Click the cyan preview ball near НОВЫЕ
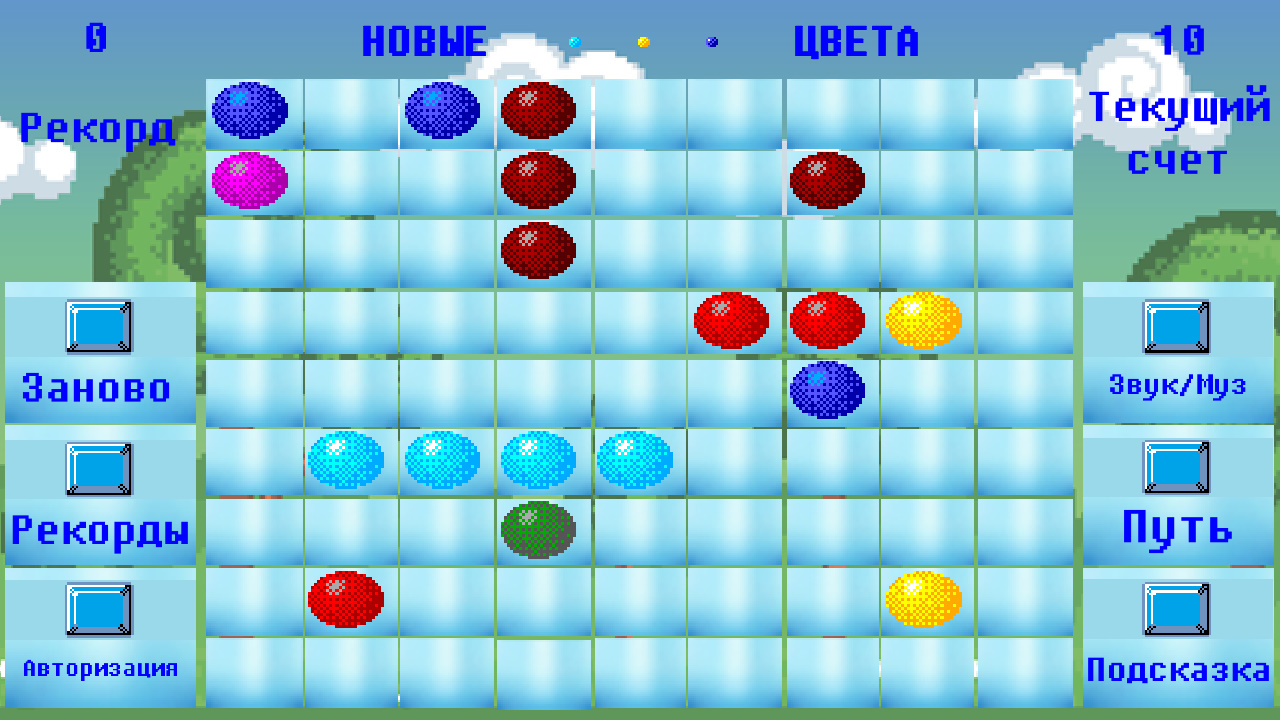1280x720 pixels. pos(573,42)
